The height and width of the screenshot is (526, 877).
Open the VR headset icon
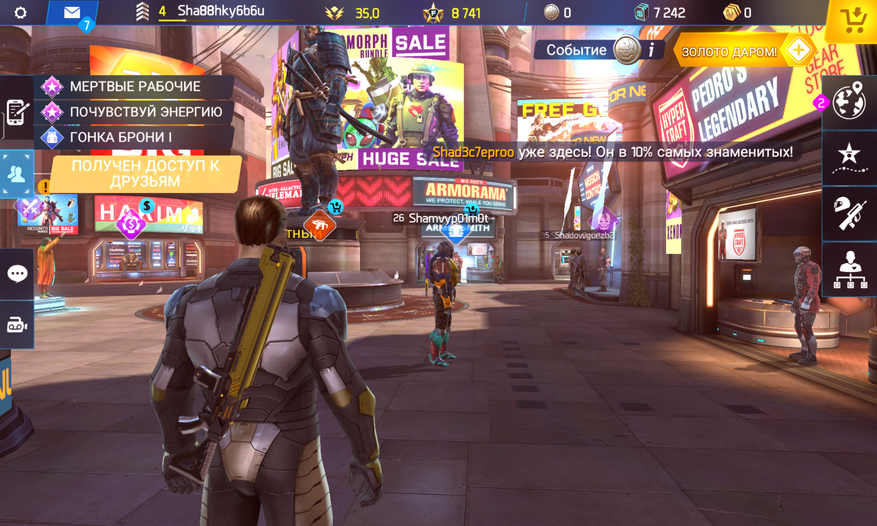click(17, 324)
